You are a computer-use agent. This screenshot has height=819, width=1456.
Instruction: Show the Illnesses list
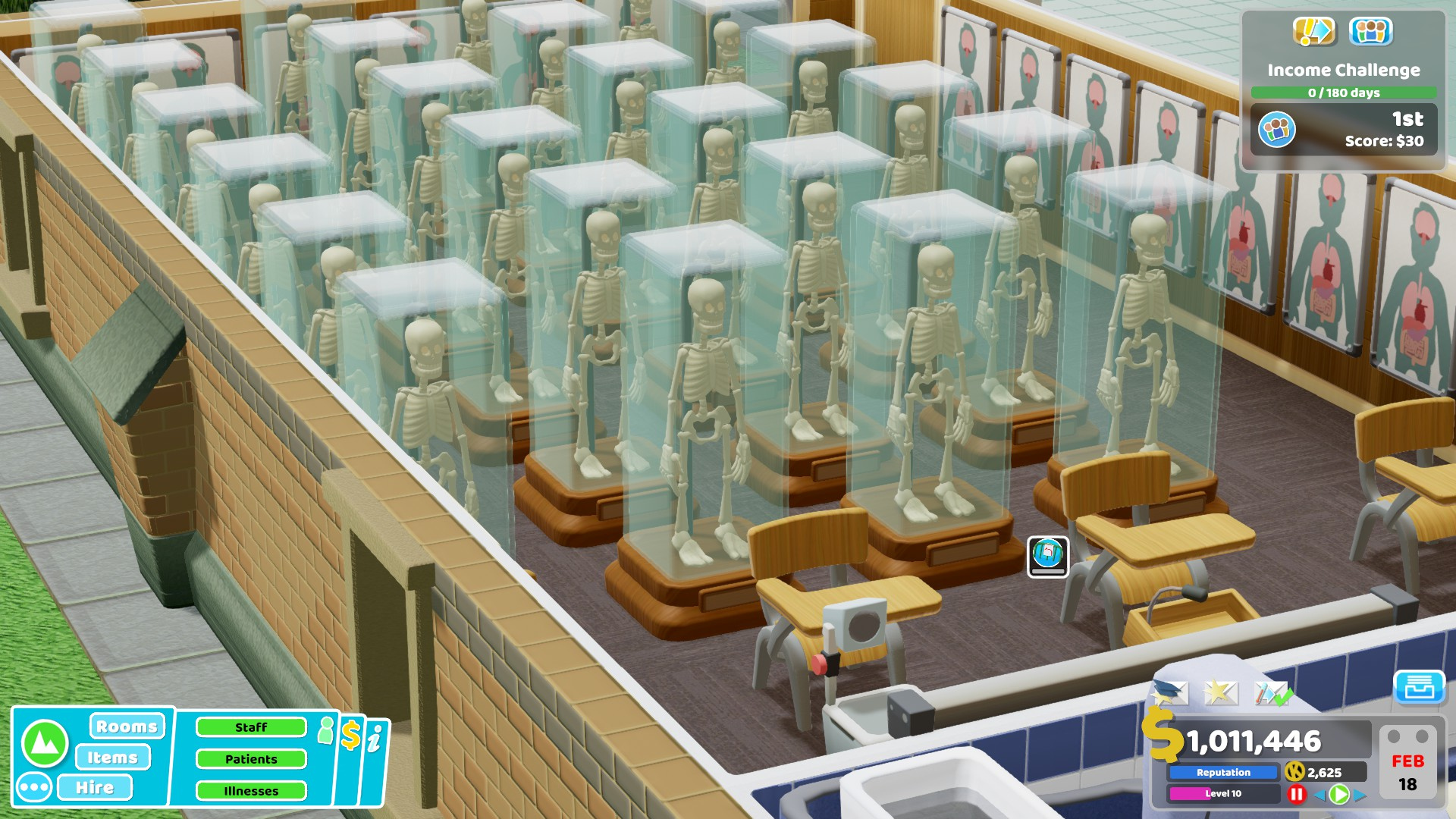pyautogui.click(x=251, y=791)
